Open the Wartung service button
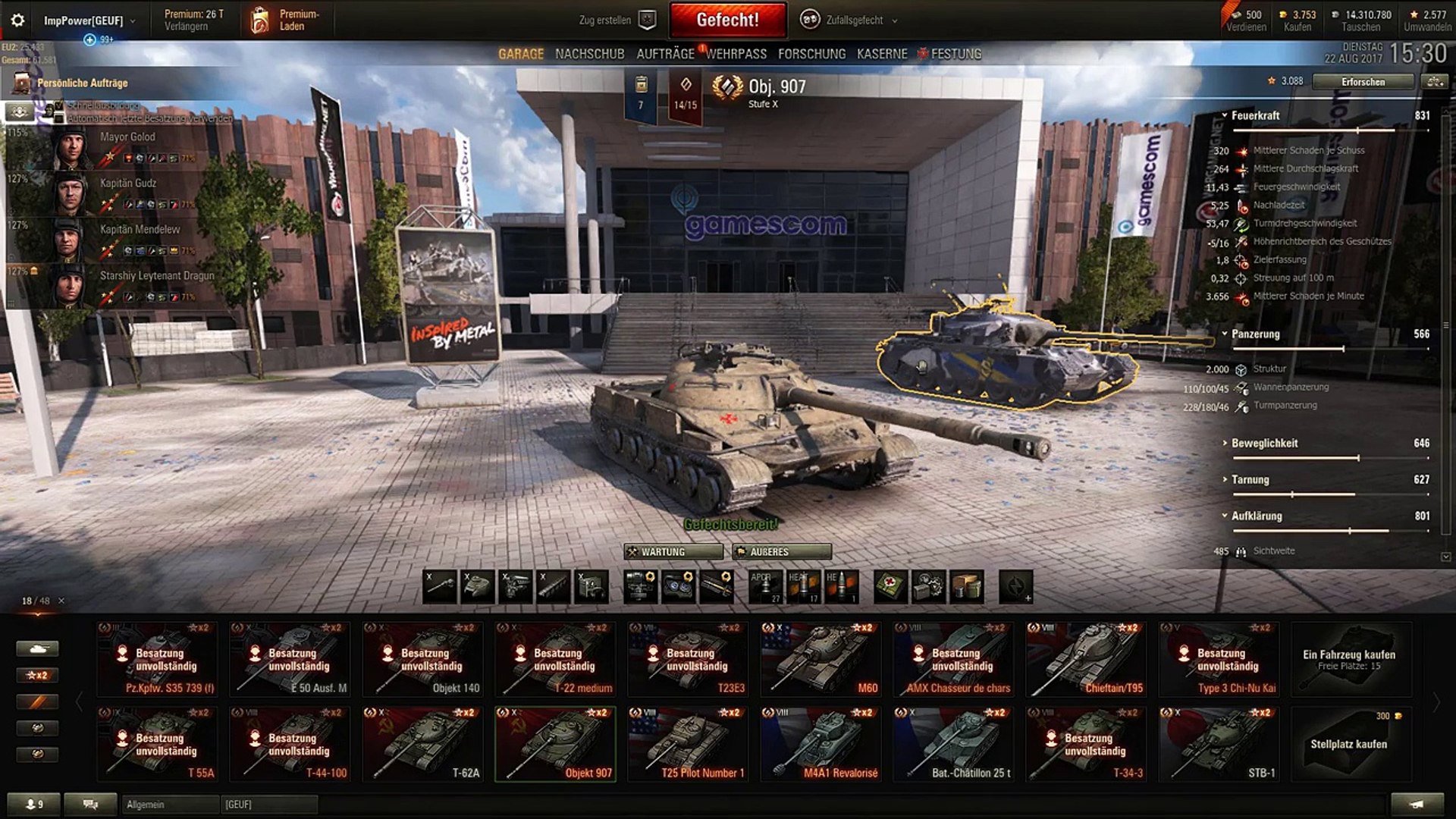 pos(673,552)
